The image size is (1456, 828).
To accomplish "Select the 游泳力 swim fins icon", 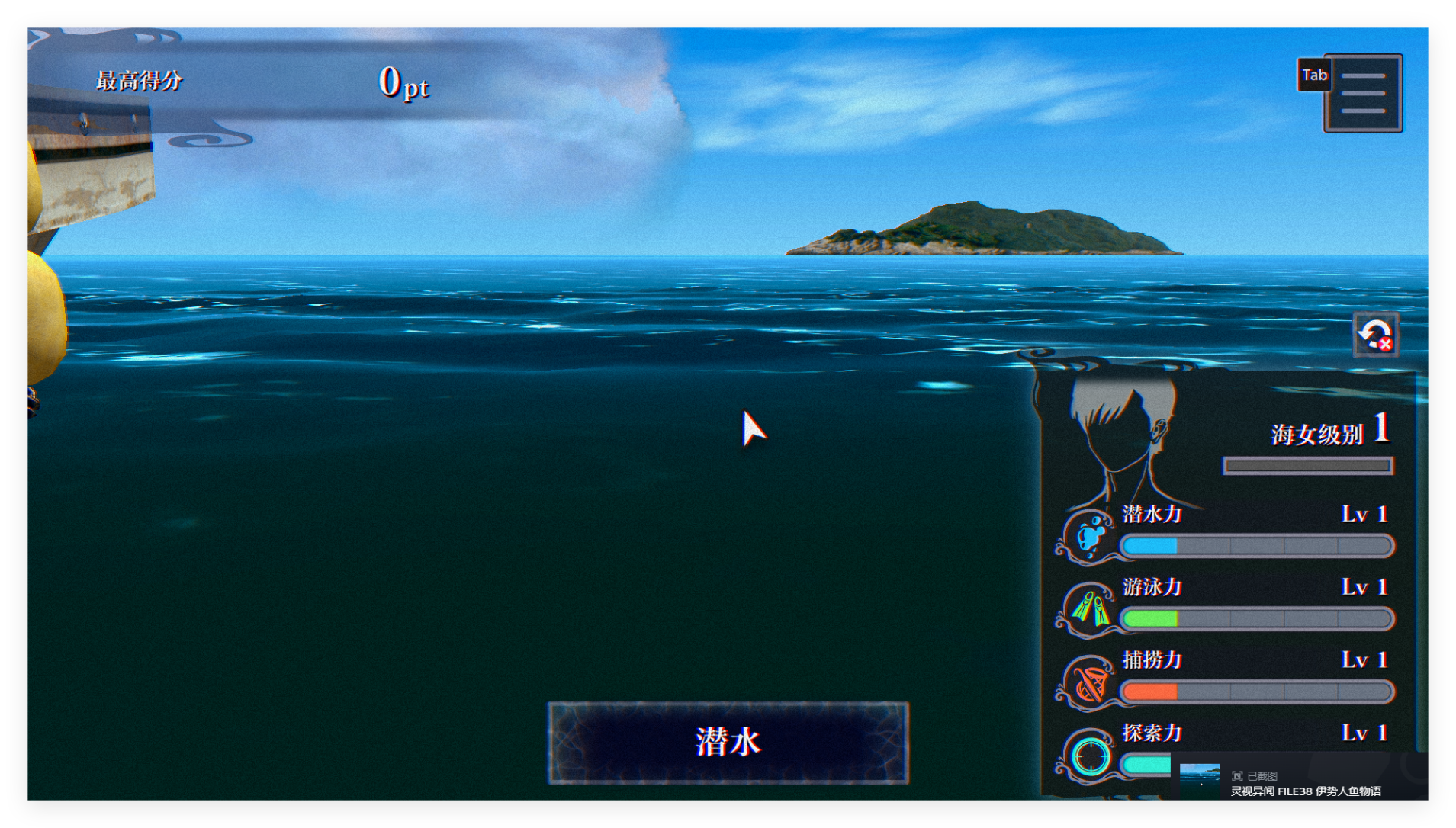I will [1091, 609].
